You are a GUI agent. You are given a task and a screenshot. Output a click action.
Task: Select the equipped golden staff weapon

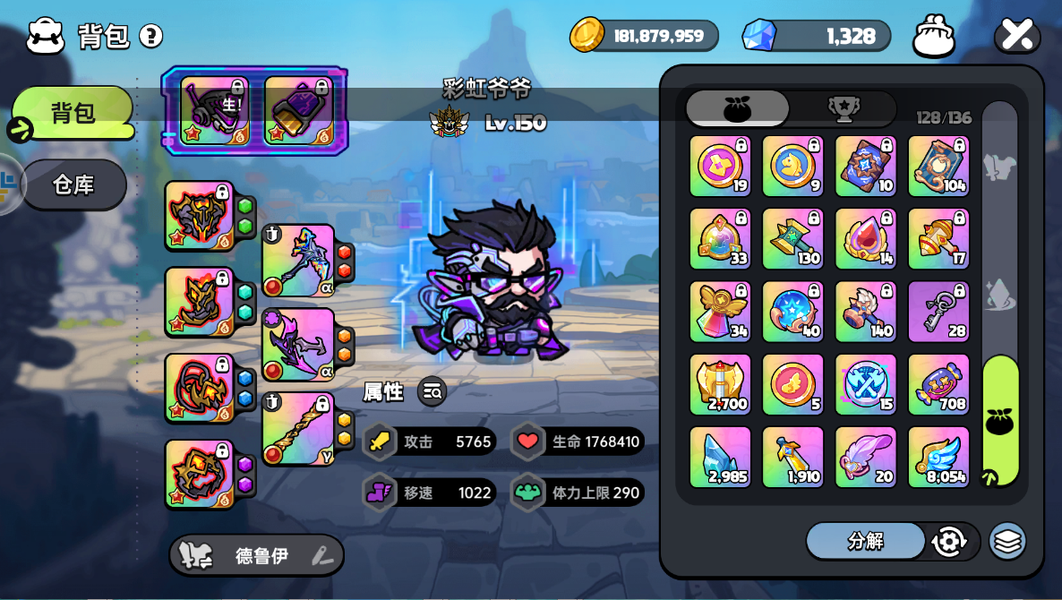click(x=298, y=428)
